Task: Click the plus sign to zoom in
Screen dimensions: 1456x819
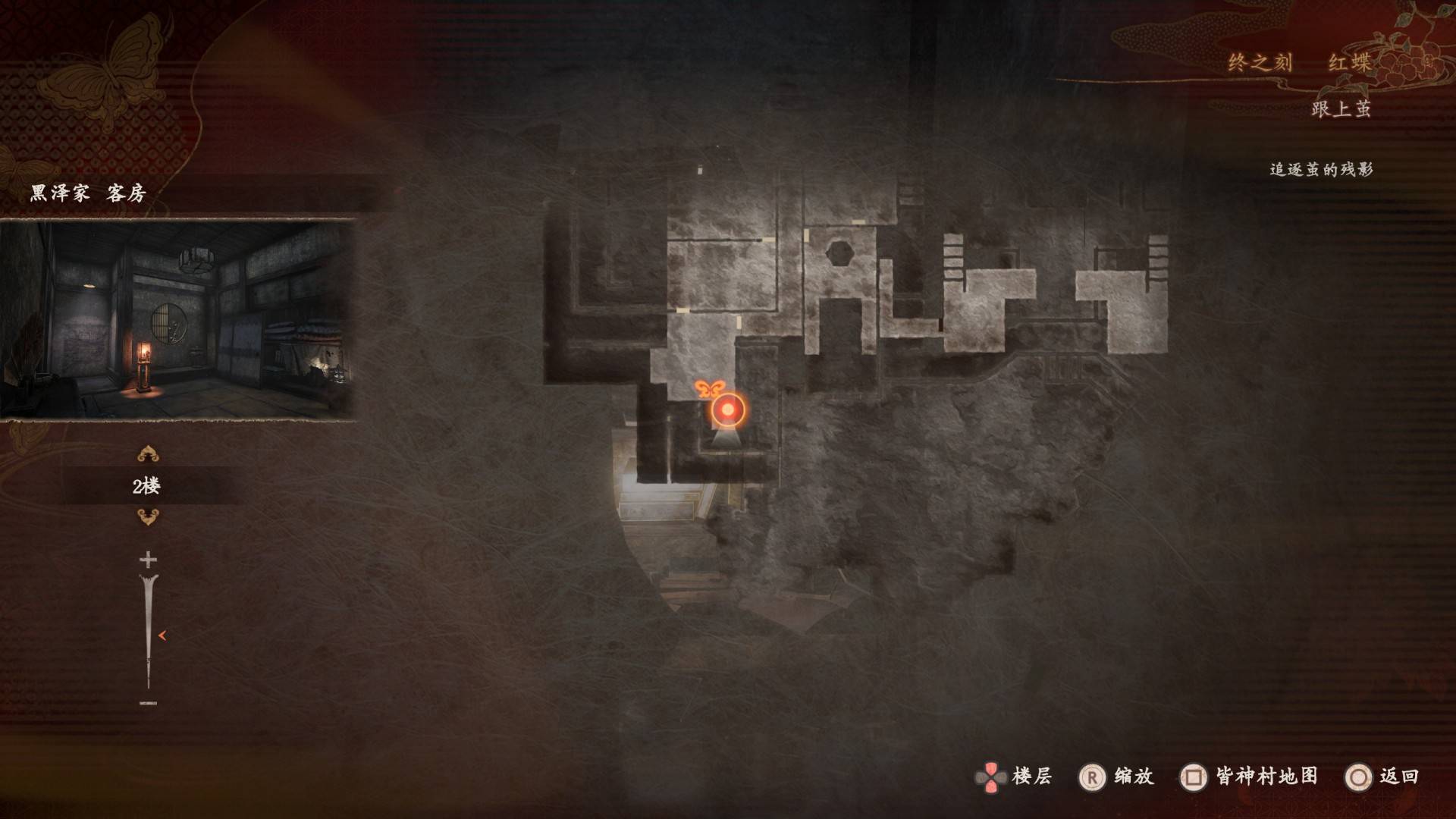Action: (148, 560)
